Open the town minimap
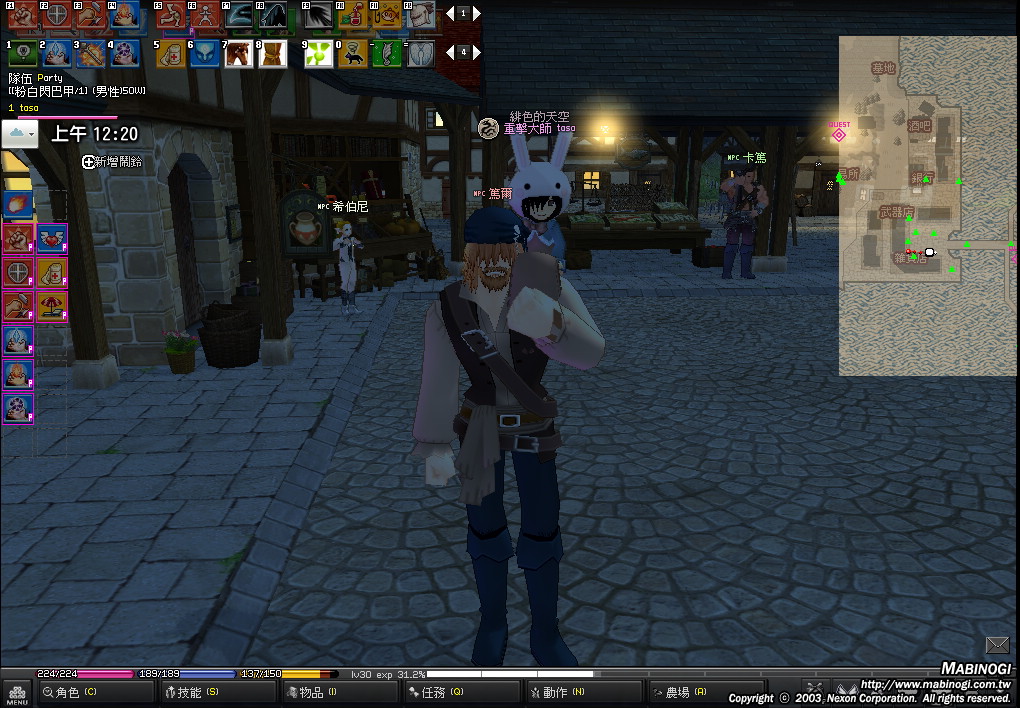The width and height of the screenshot is (1020, 708). click(x=927, y=205)
